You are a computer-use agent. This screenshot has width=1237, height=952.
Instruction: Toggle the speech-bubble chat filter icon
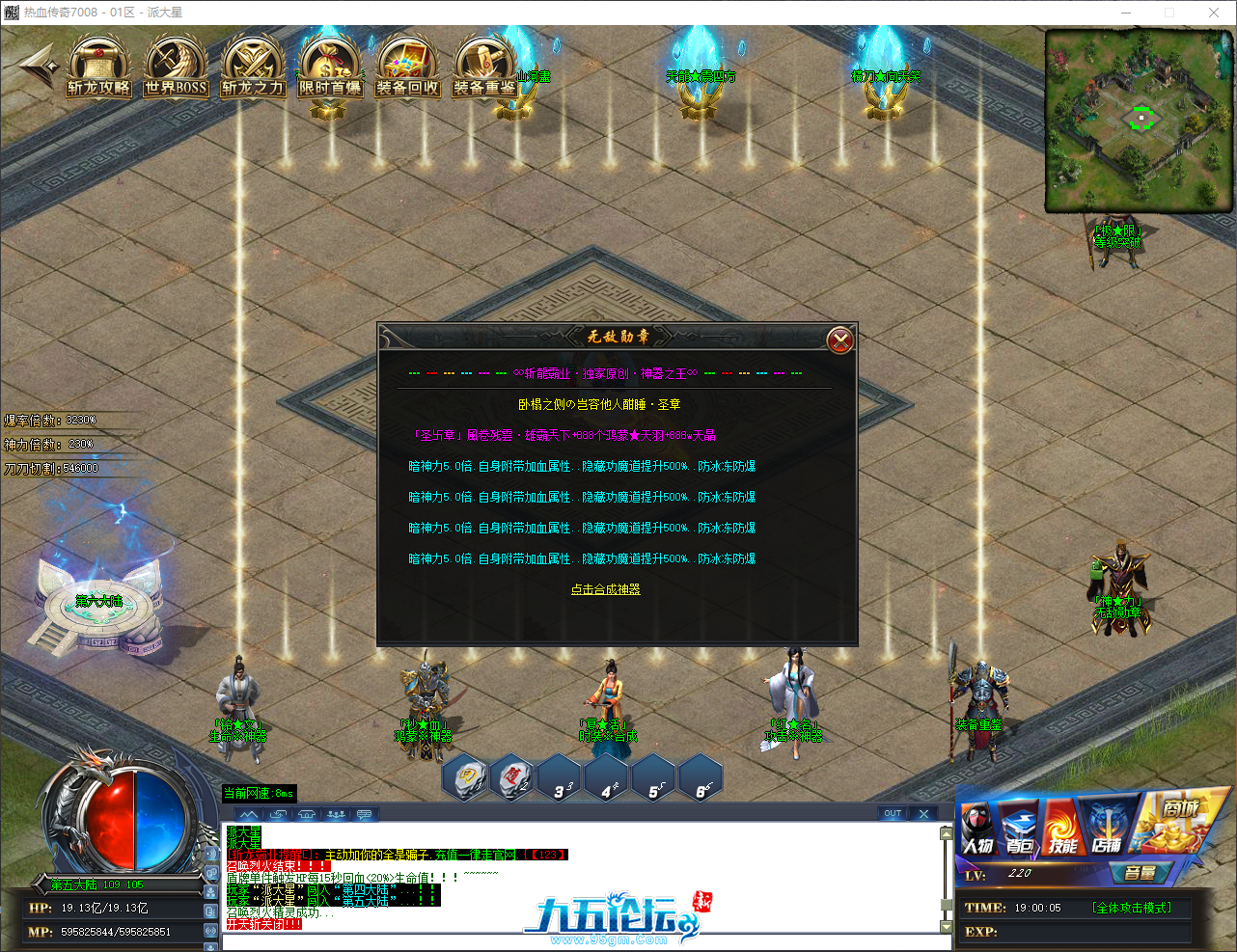pos(363,813)
